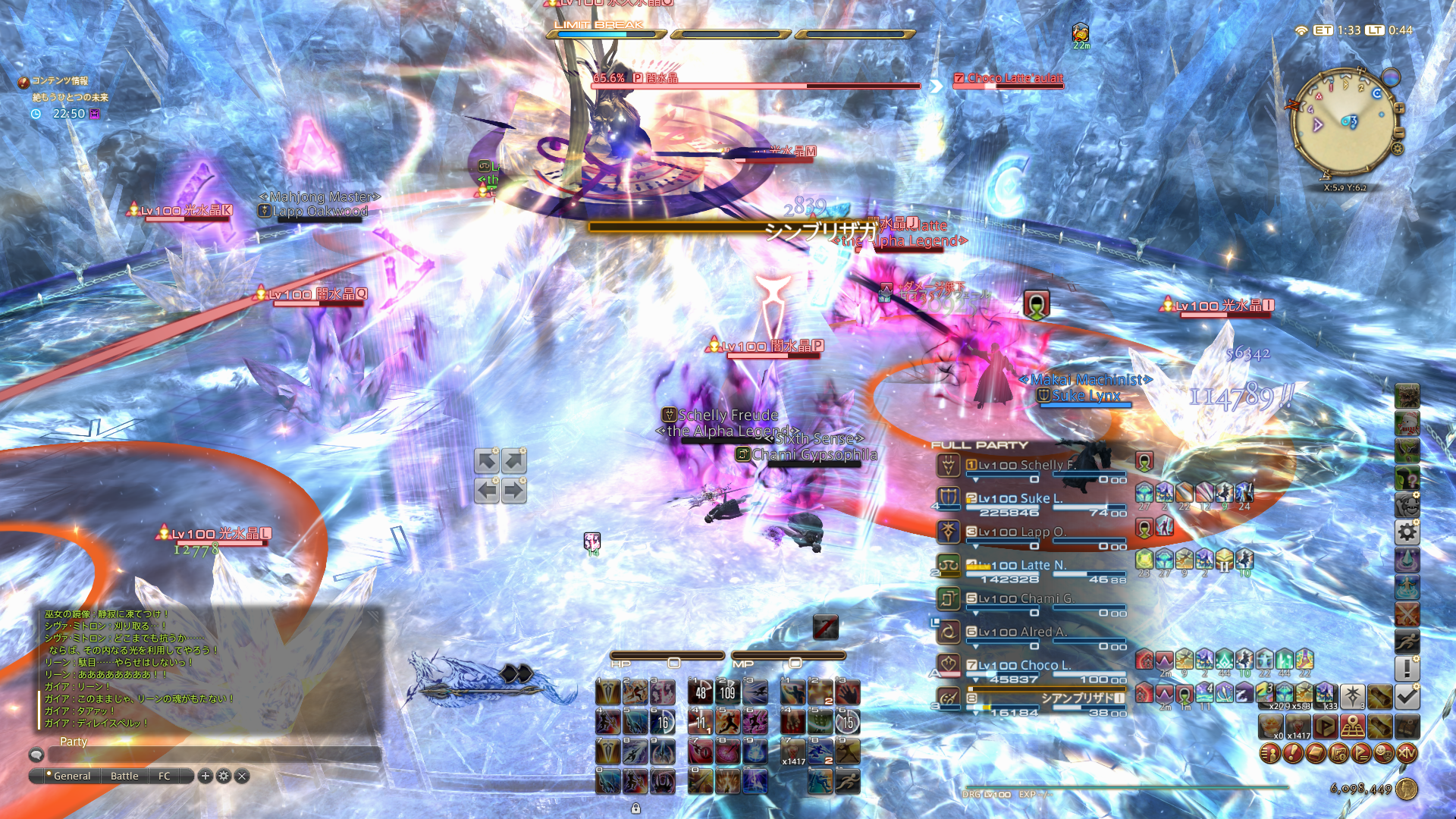Open the round XIV main menu icon
1456x819 pixels.
(1406, 754)
